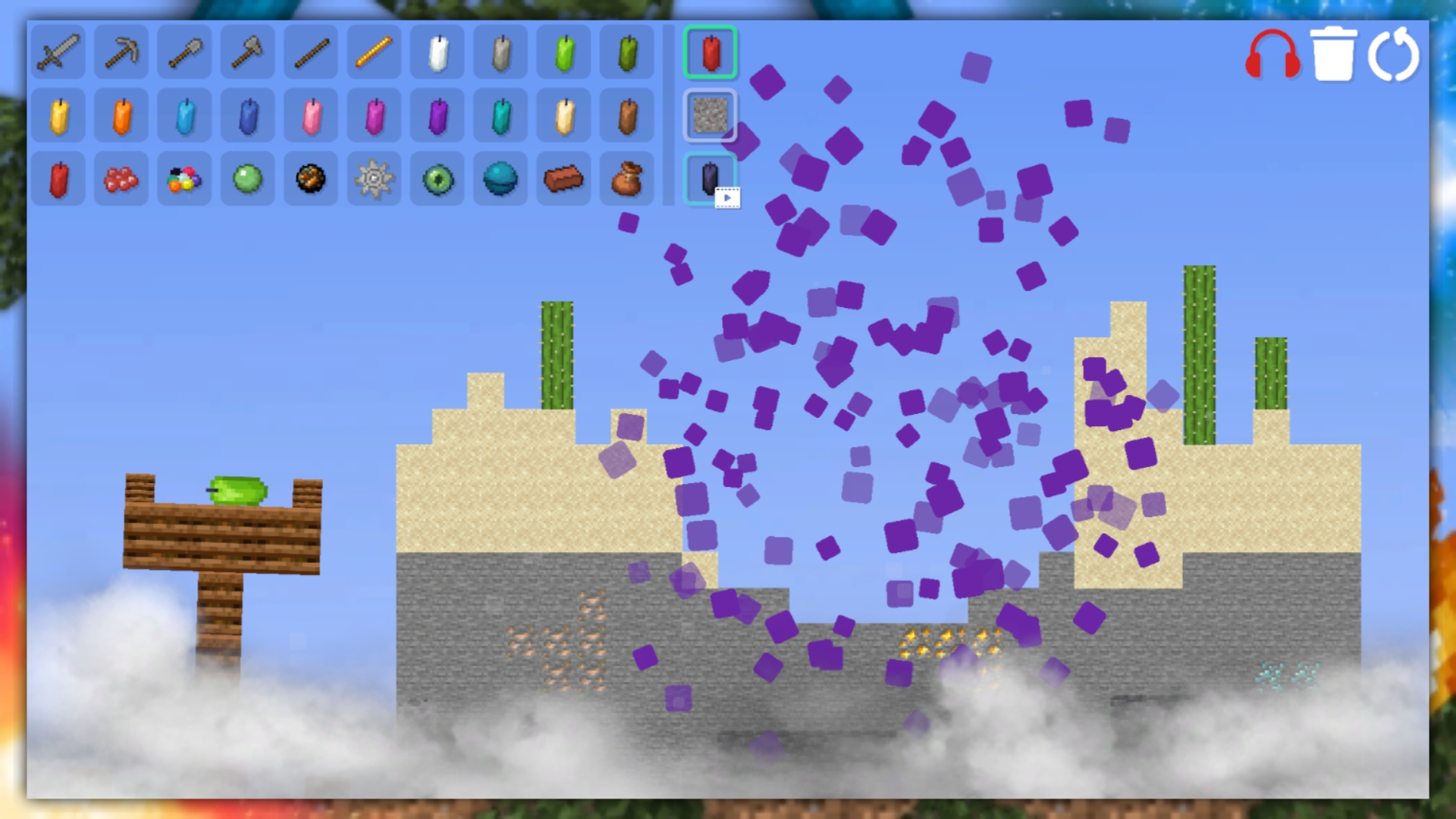The height and width of the screenshot is (819, 1456).
Task: Pick the eye of ender item
Action: [438, 179]
